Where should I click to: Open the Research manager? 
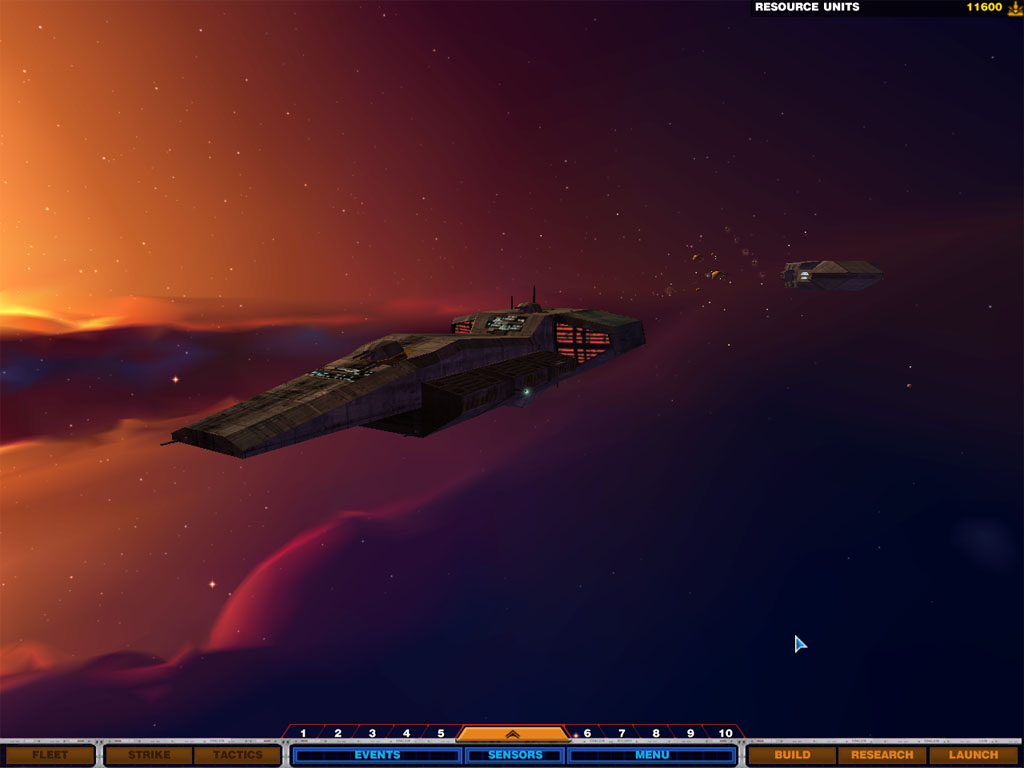pyautogui.click(x=882, y=755)
